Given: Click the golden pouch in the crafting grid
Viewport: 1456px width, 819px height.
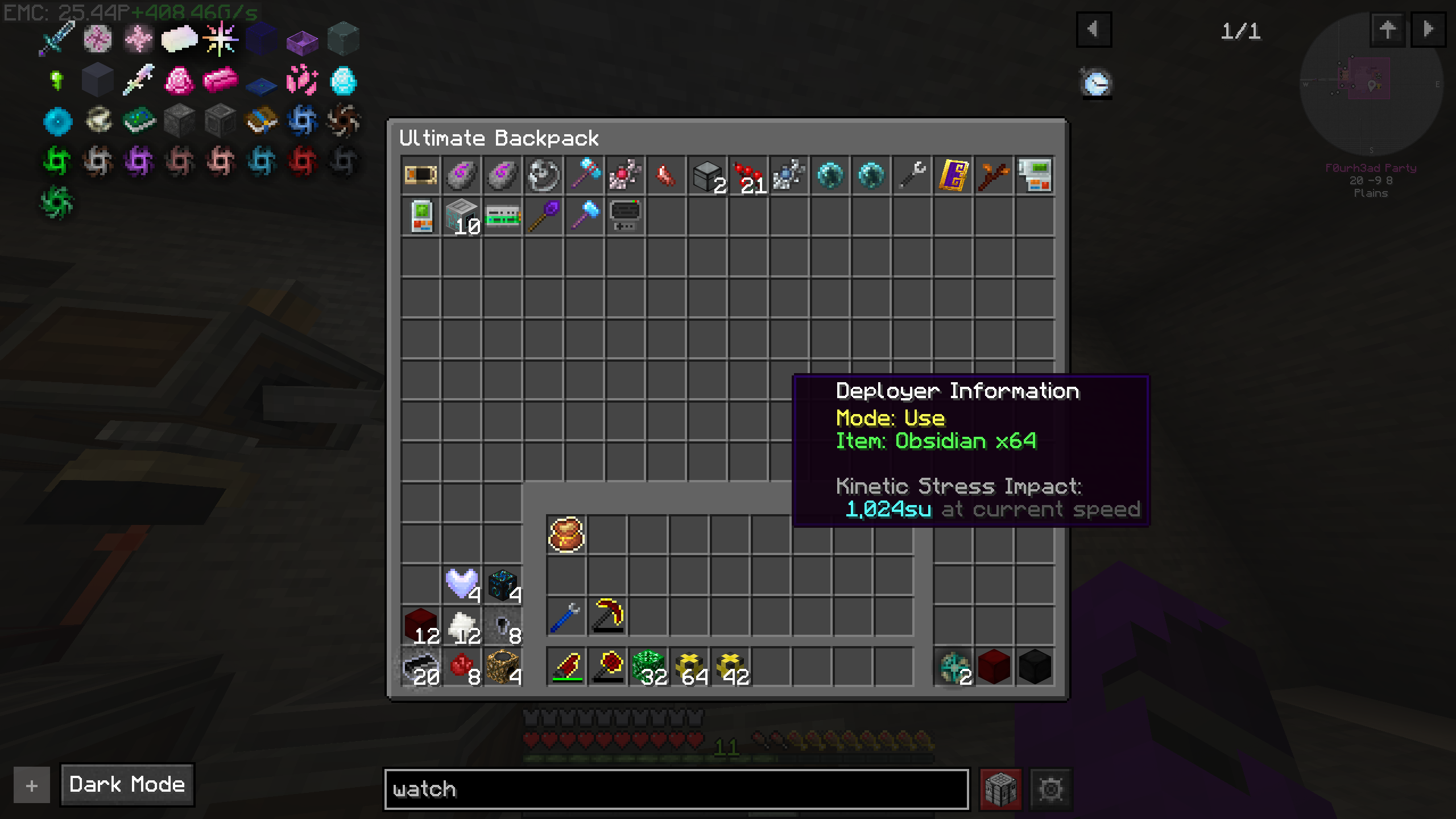Looking at the screenshot, I should click(565, 535).
